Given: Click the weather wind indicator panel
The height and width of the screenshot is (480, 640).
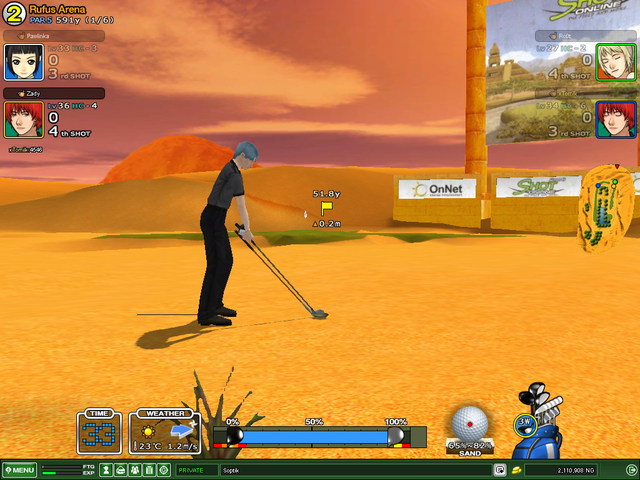Looking at the screenshot, I should [x=164, y=432].
